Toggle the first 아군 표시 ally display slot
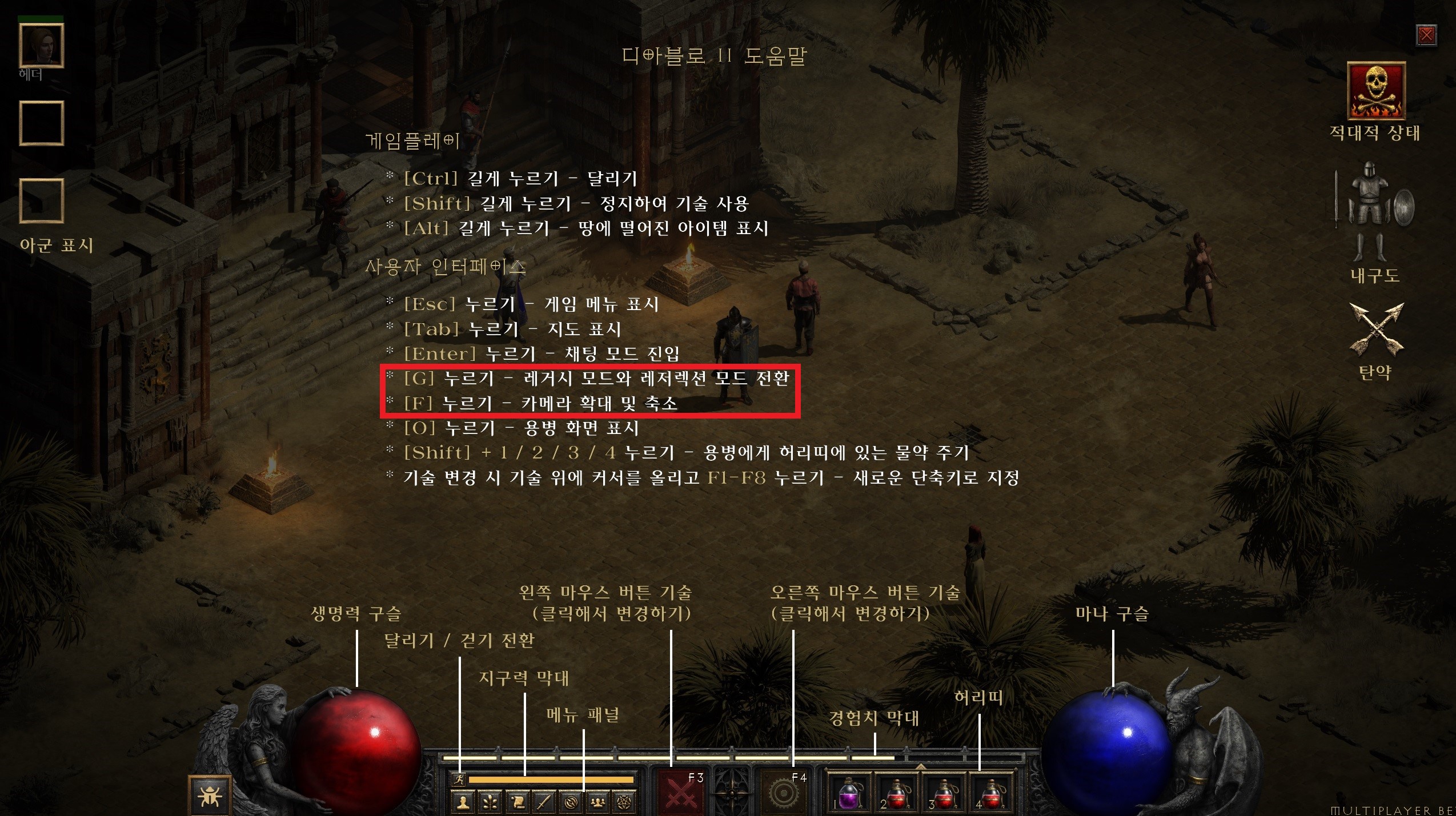The width and height of the screenshot is (1456, 816). tap(41, 123)
